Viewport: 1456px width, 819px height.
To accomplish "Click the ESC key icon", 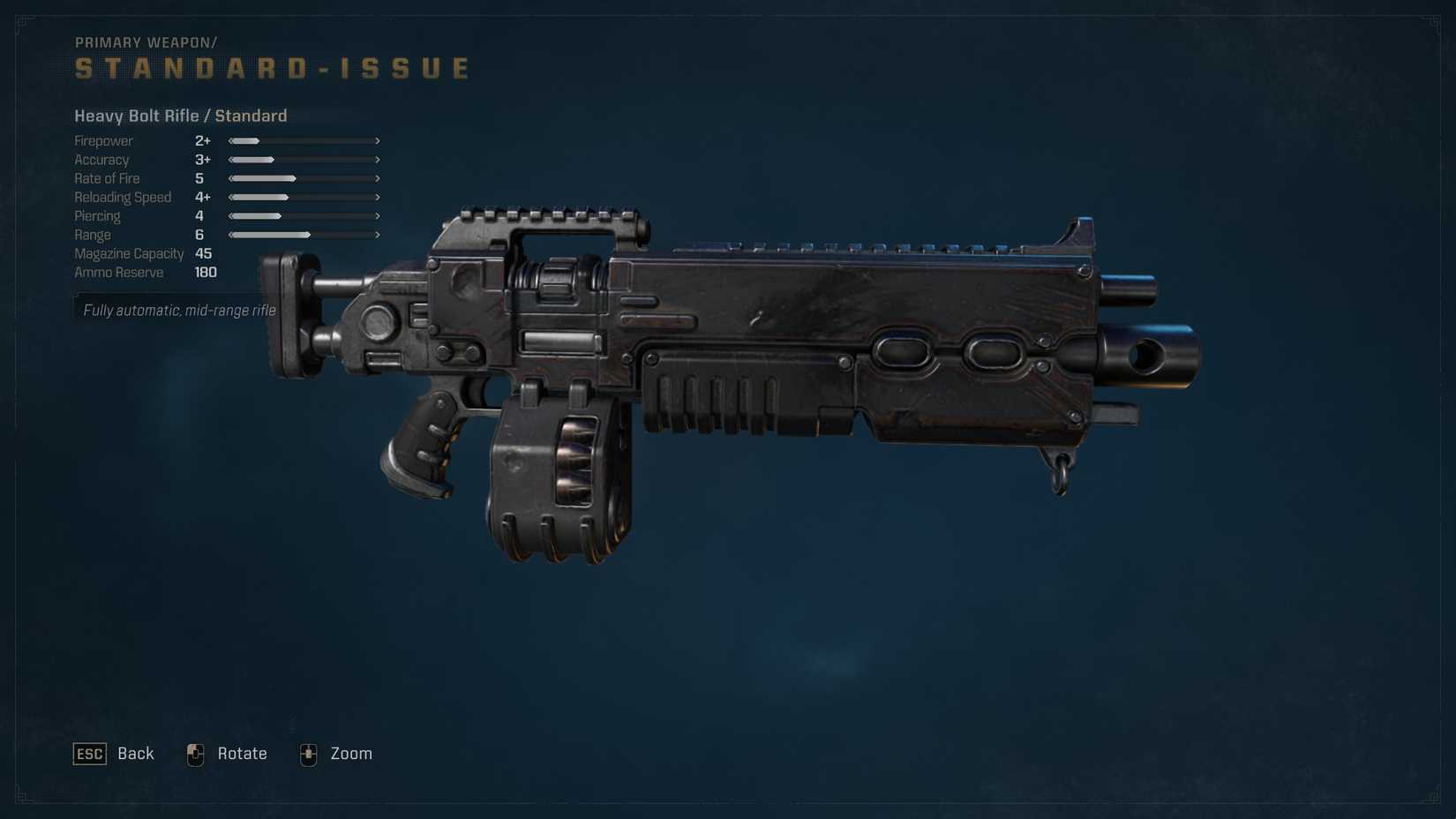I will (88, 754).
